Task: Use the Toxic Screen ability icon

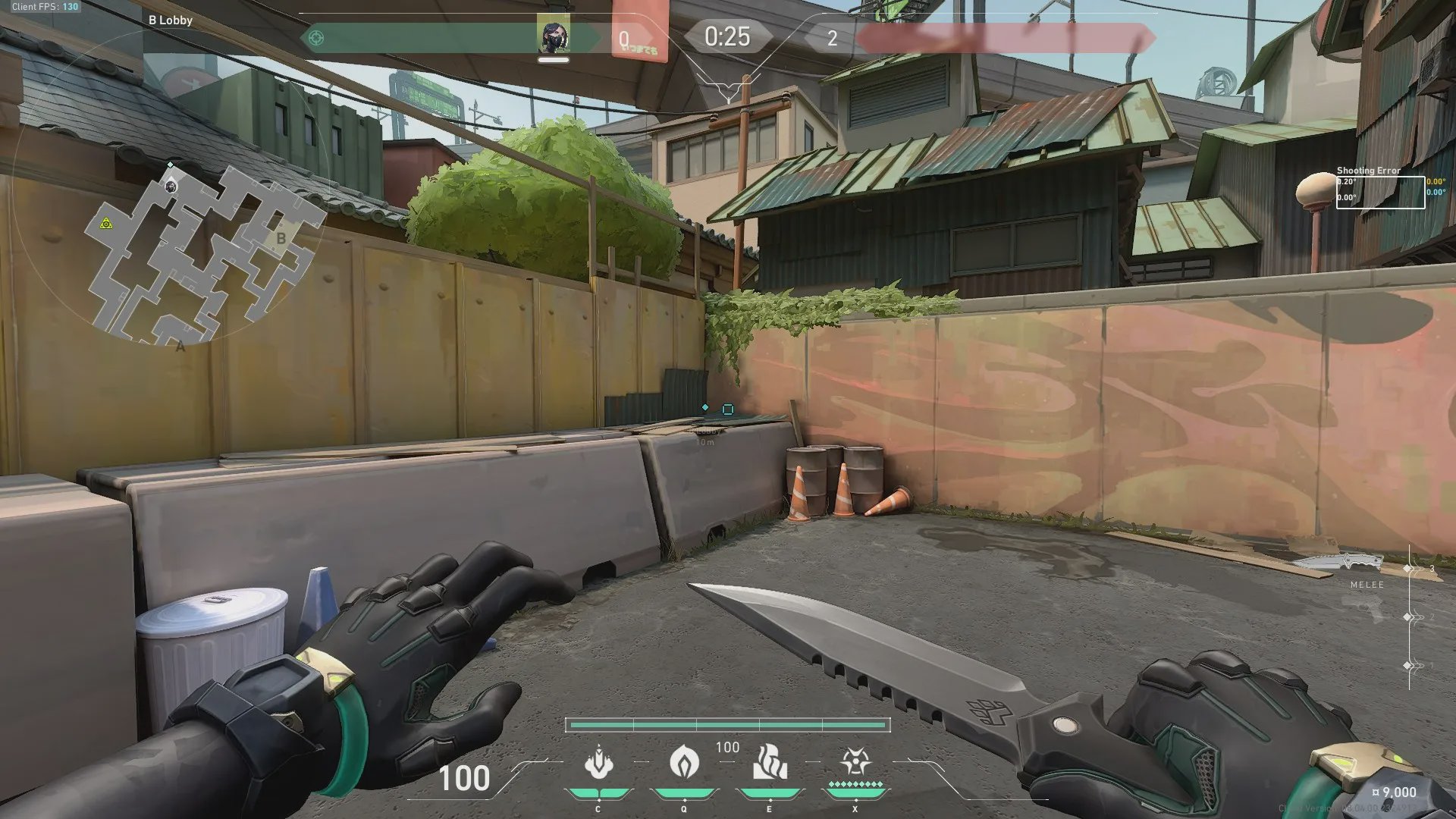Action: 769,762
